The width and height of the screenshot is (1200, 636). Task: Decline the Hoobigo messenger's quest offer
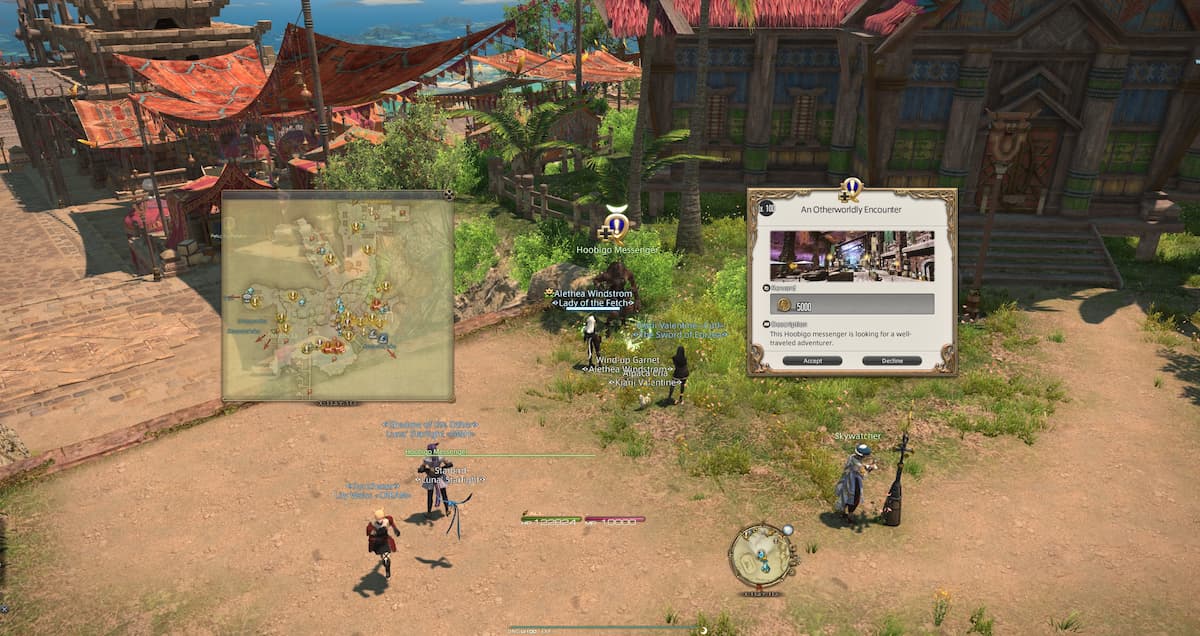coord(891,360)
